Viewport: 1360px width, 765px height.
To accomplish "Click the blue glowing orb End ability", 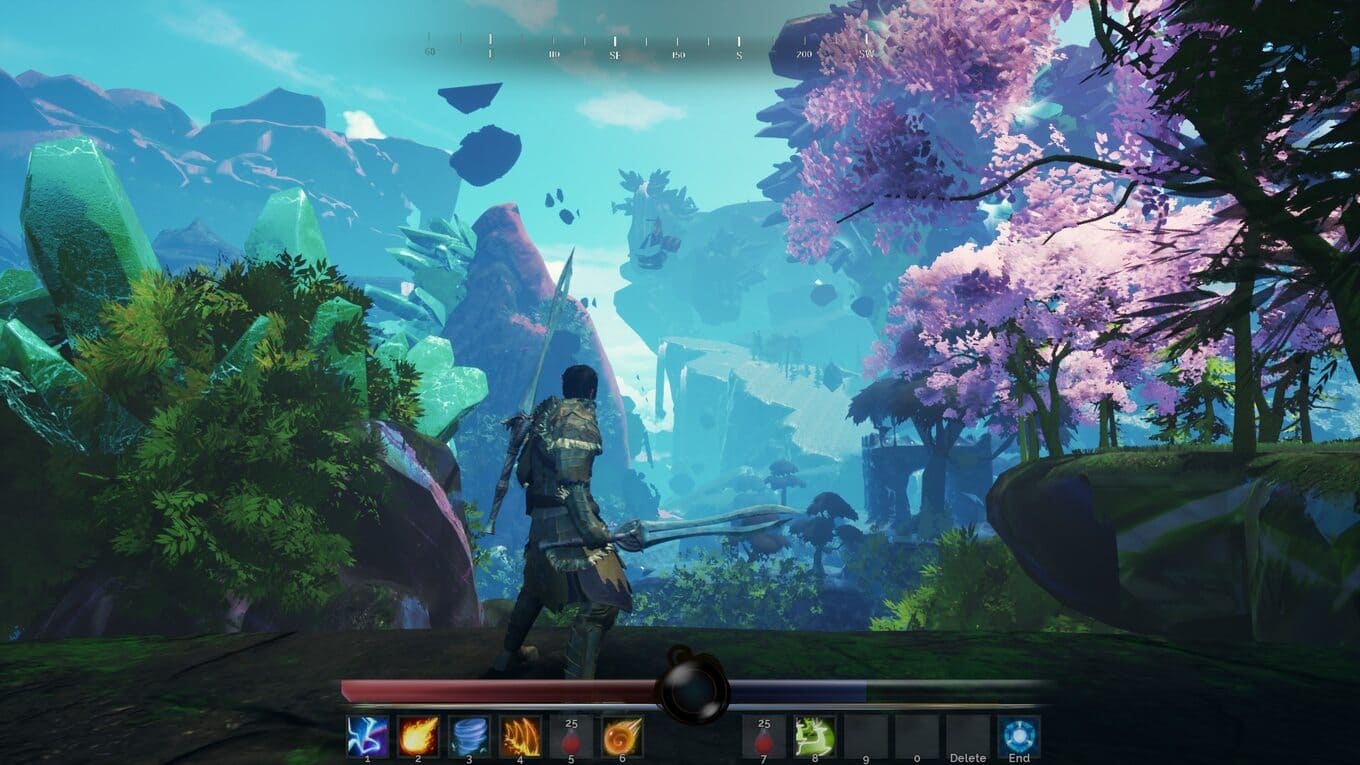I will point(1019,736).
